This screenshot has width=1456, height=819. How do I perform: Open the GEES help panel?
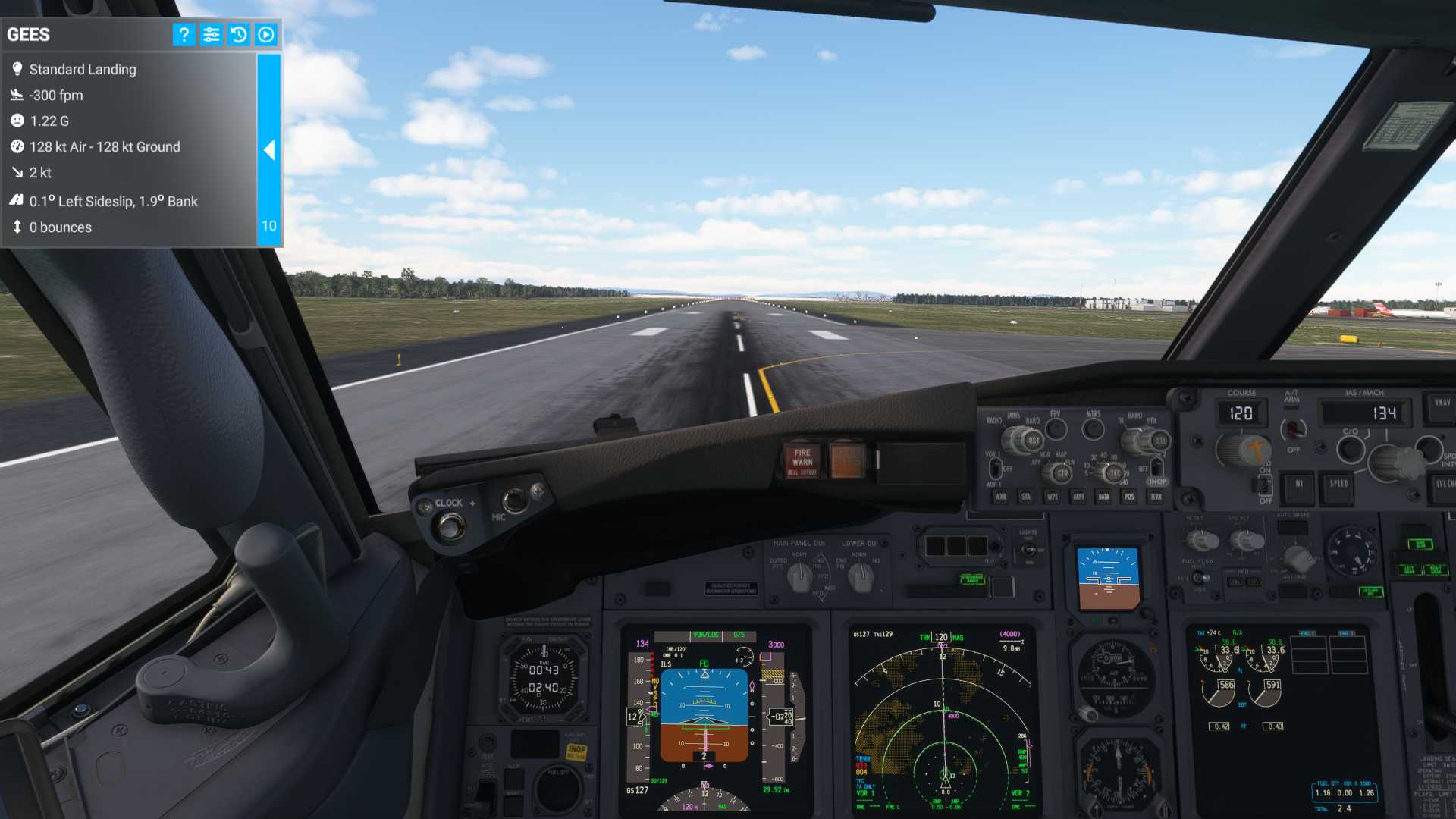pyautogui.click(x=184, y=34)
